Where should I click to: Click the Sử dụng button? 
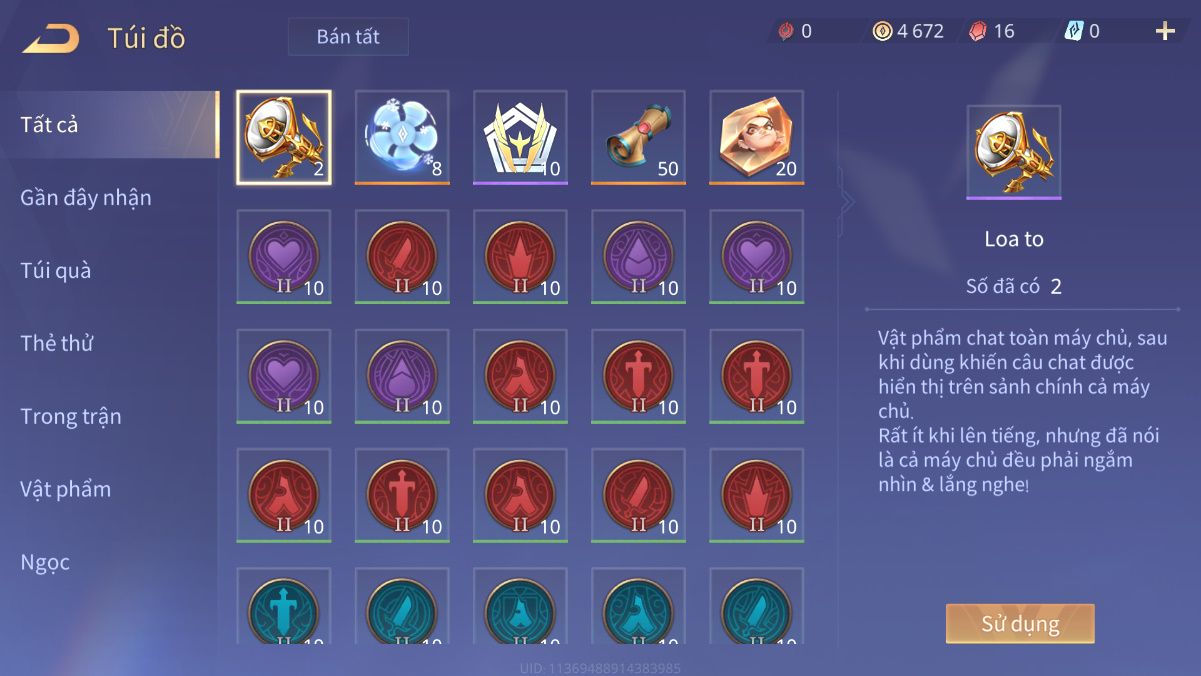click(x=1020, y=624)
